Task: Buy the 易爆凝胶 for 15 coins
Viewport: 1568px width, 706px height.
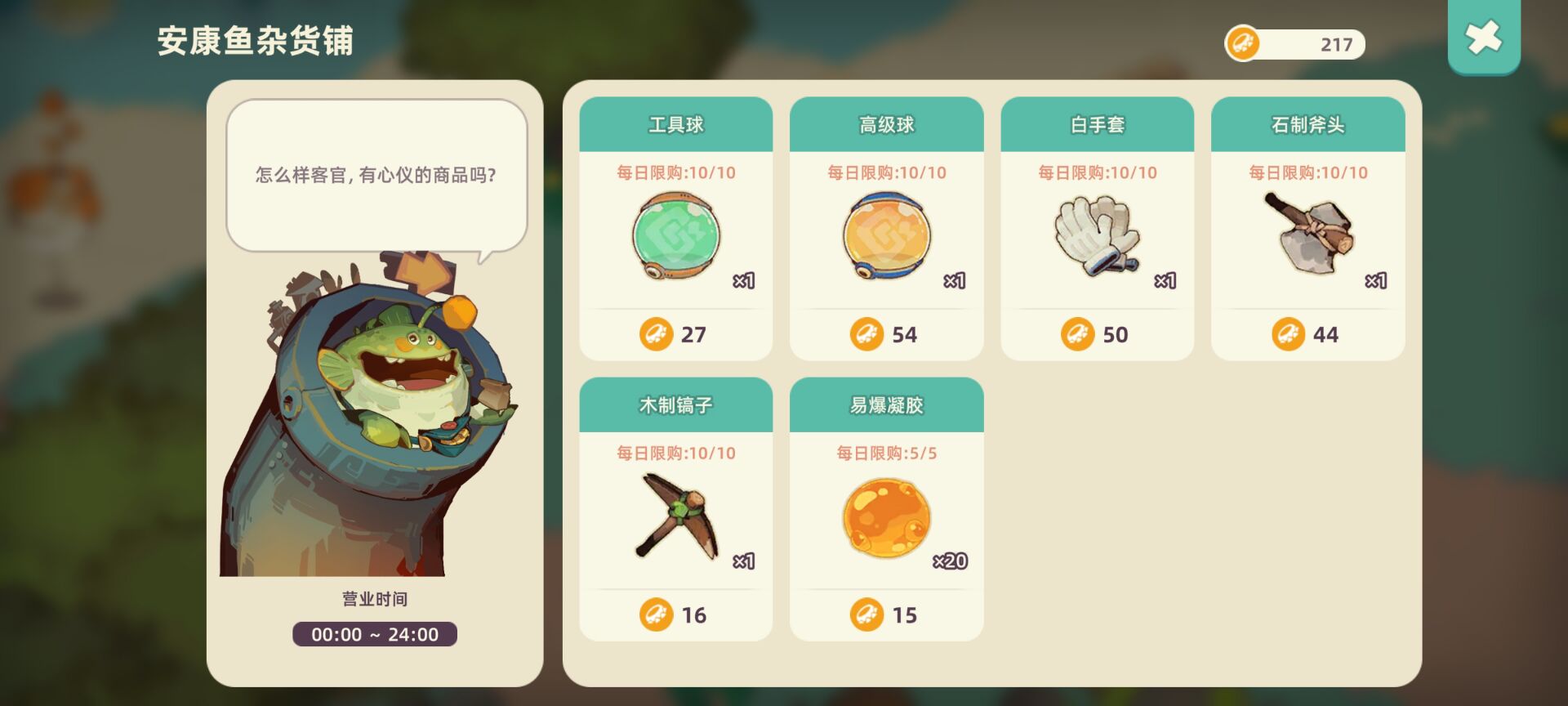Action: click(886, 615)
